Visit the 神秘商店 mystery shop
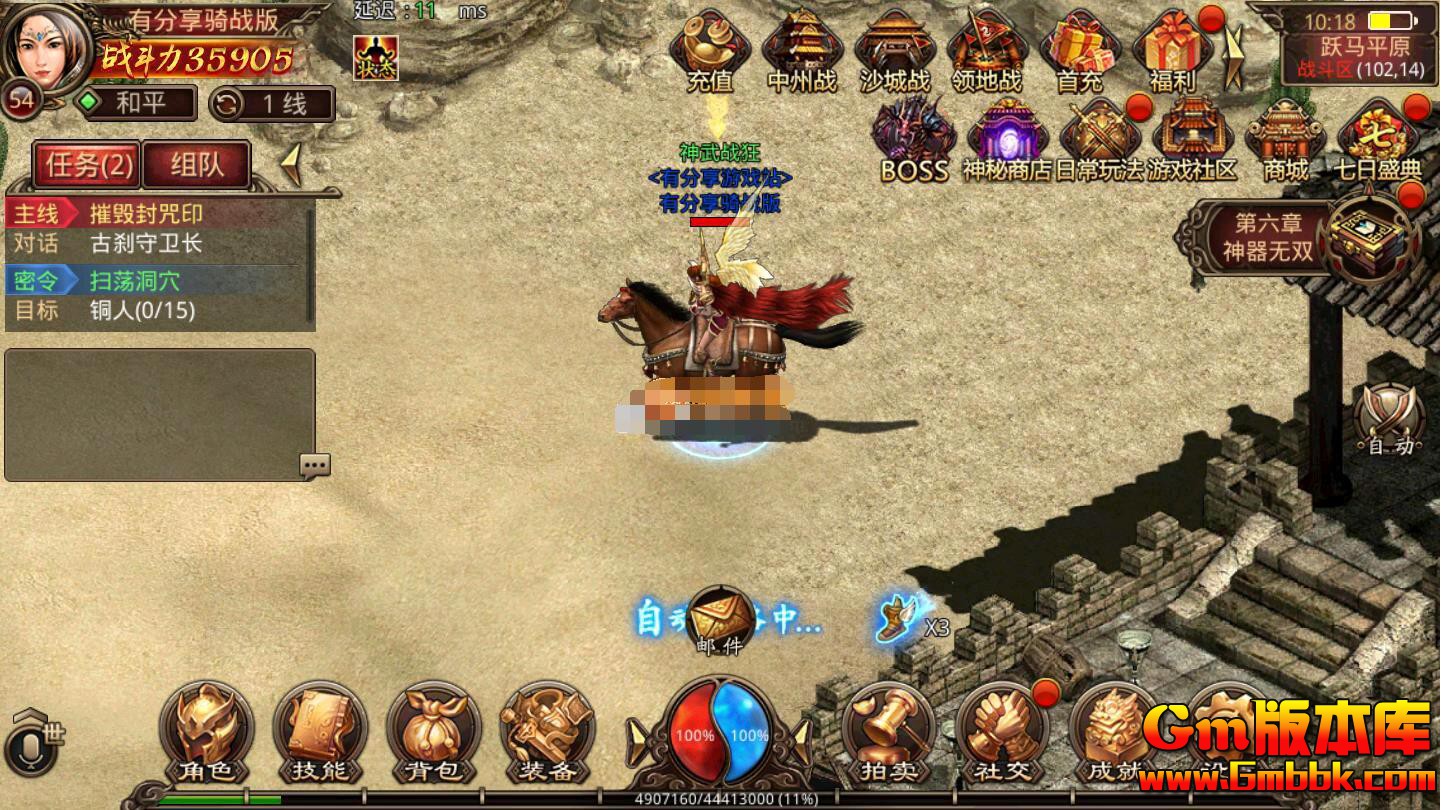The width and height of the screenshot is (1442, 810). click(x=1007, y=138)
